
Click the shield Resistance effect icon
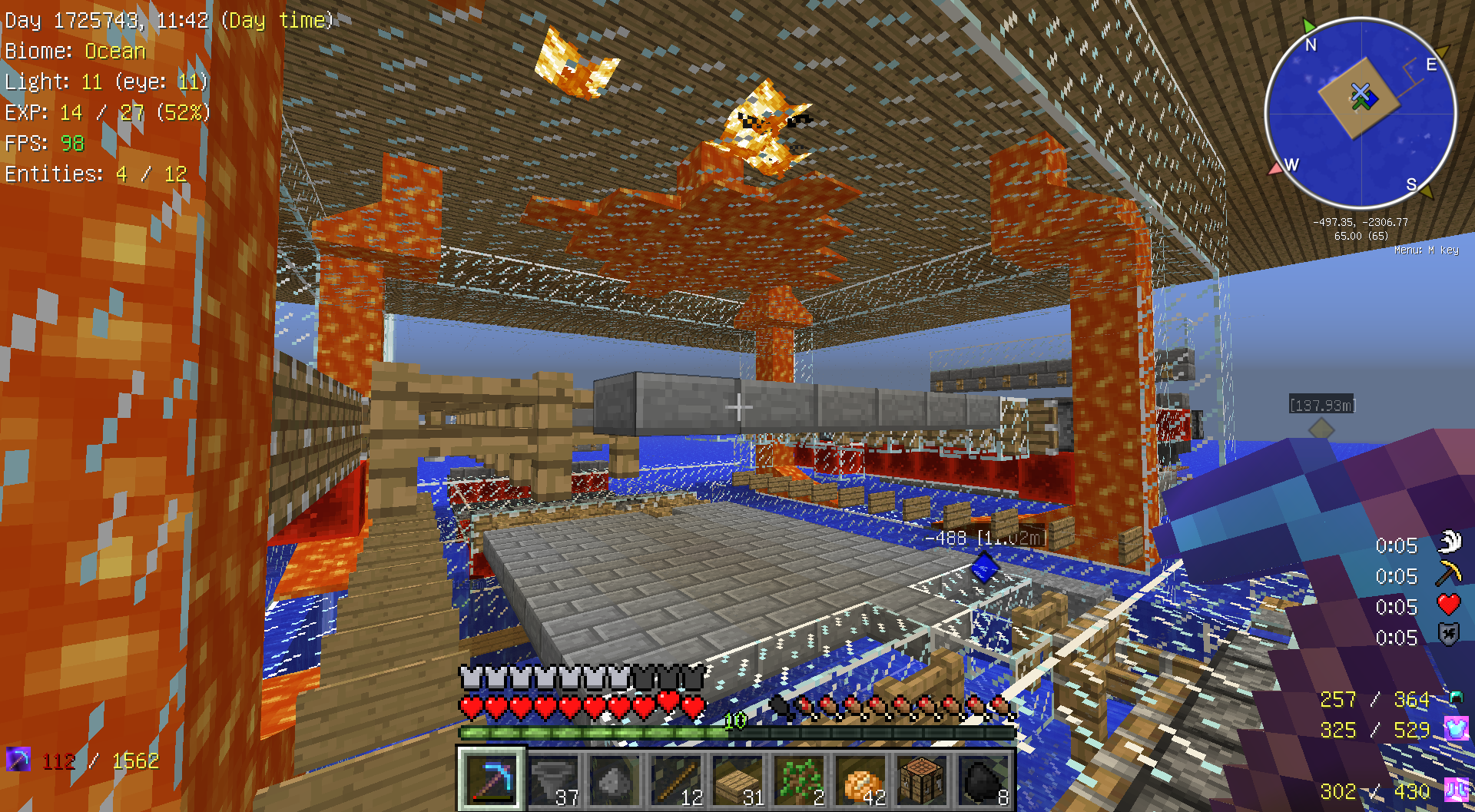click(x=1449, y=635)
